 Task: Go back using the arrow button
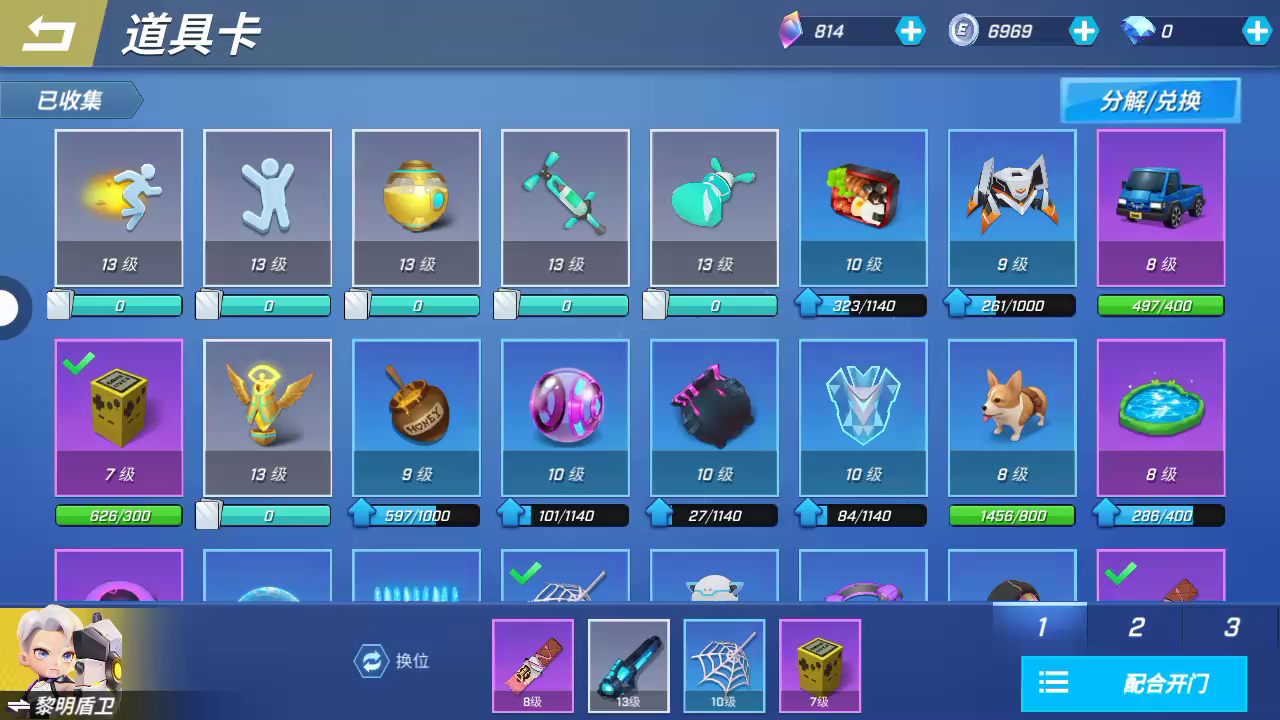50,34
